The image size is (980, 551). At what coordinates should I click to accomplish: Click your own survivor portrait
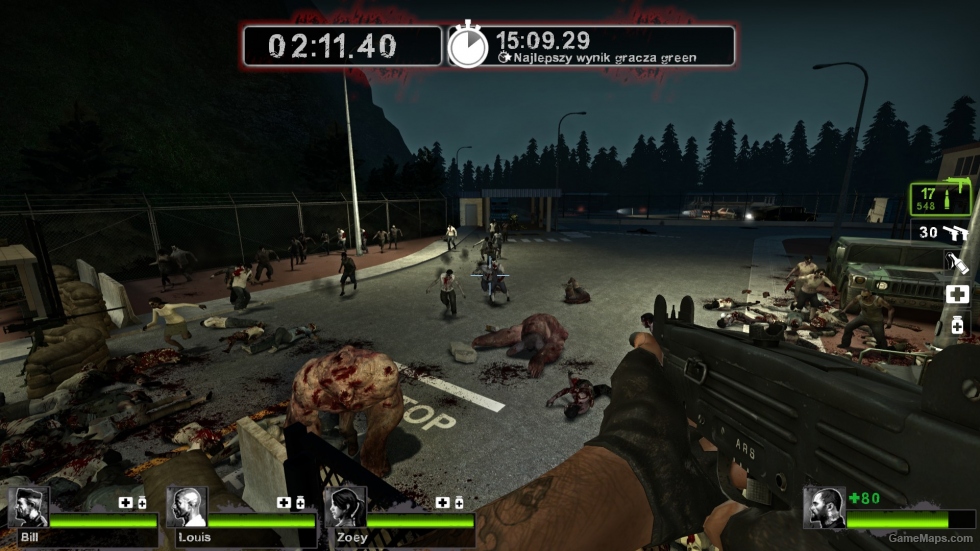coord(824,507)
